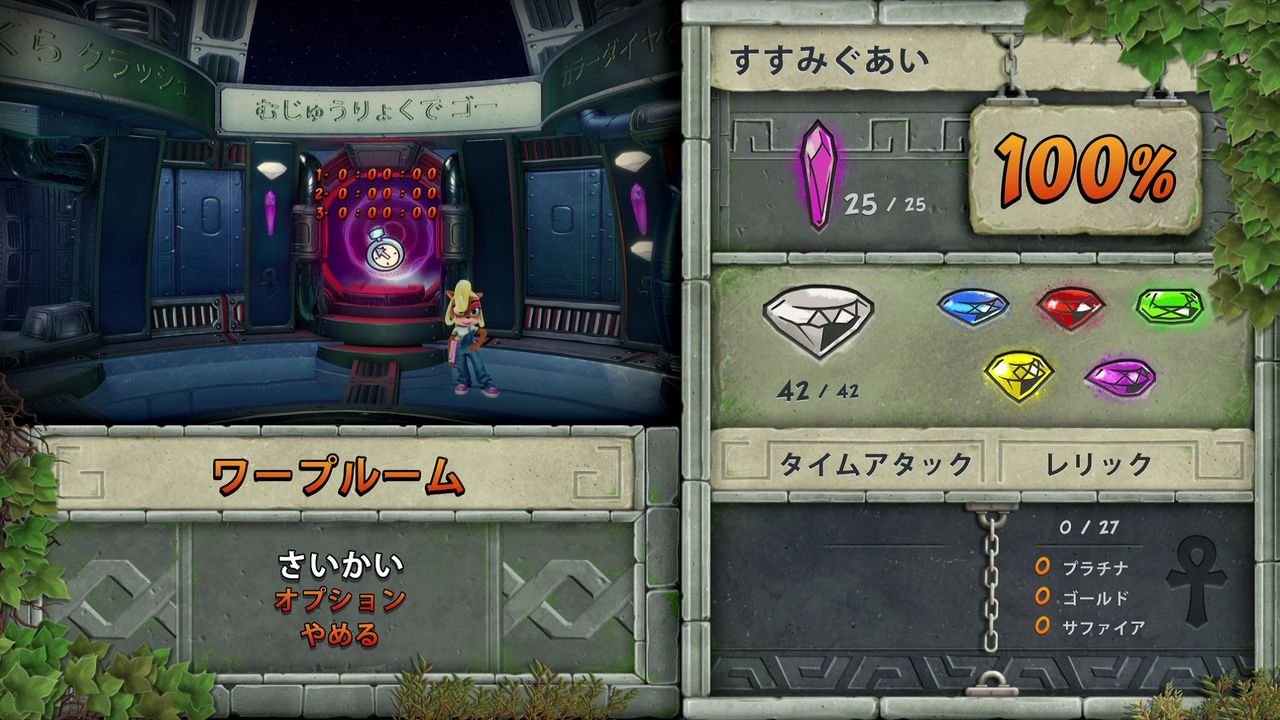Click the white clear gem icon

820,320
